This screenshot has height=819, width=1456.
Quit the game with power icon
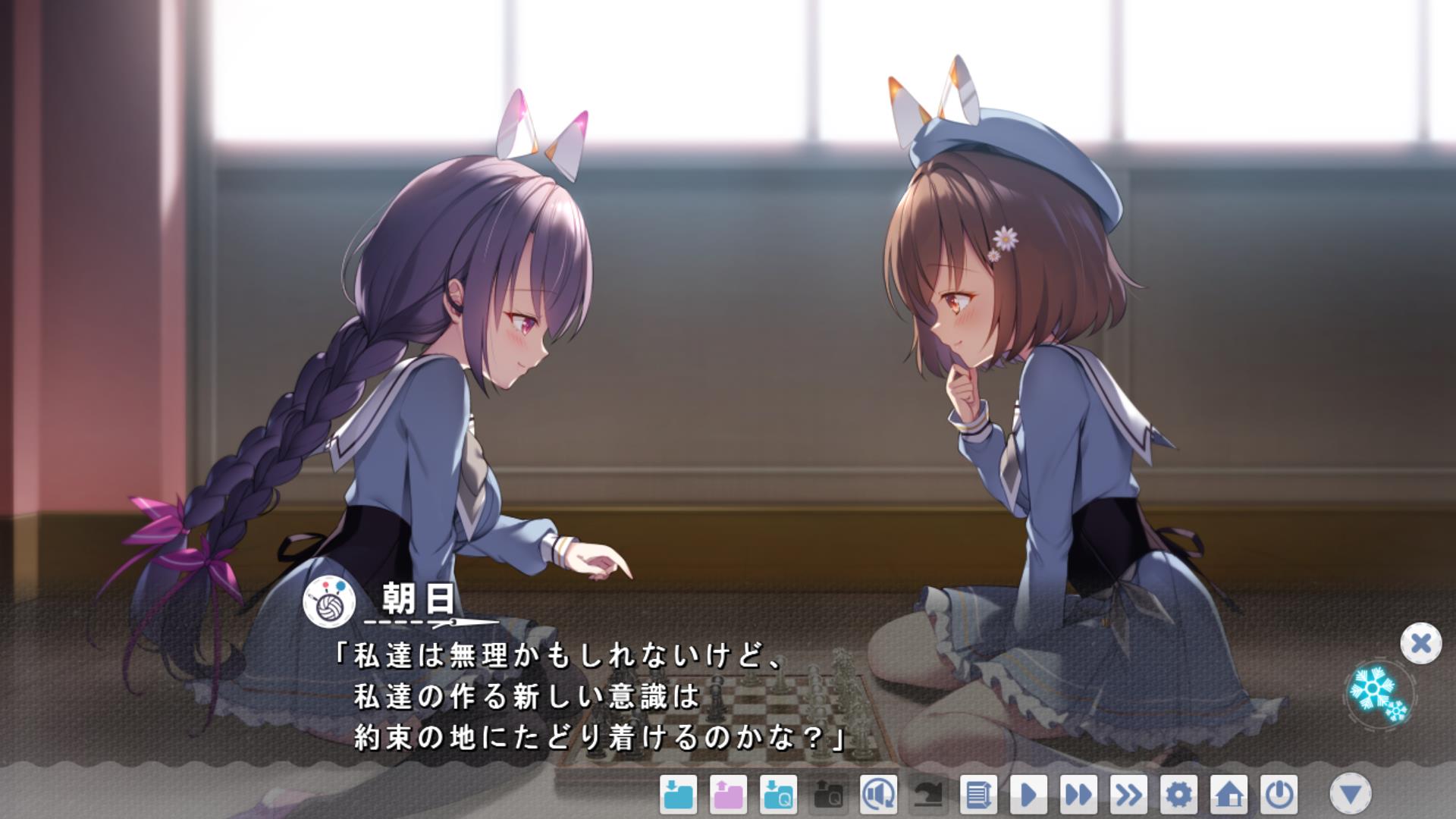click(1279, 795)
